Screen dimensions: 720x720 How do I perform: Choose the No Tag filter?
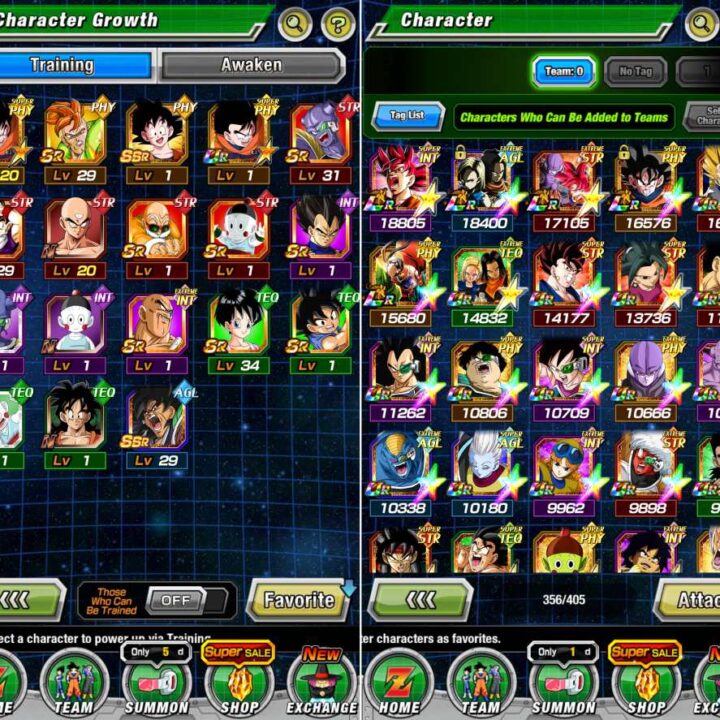tap(636, 72)
